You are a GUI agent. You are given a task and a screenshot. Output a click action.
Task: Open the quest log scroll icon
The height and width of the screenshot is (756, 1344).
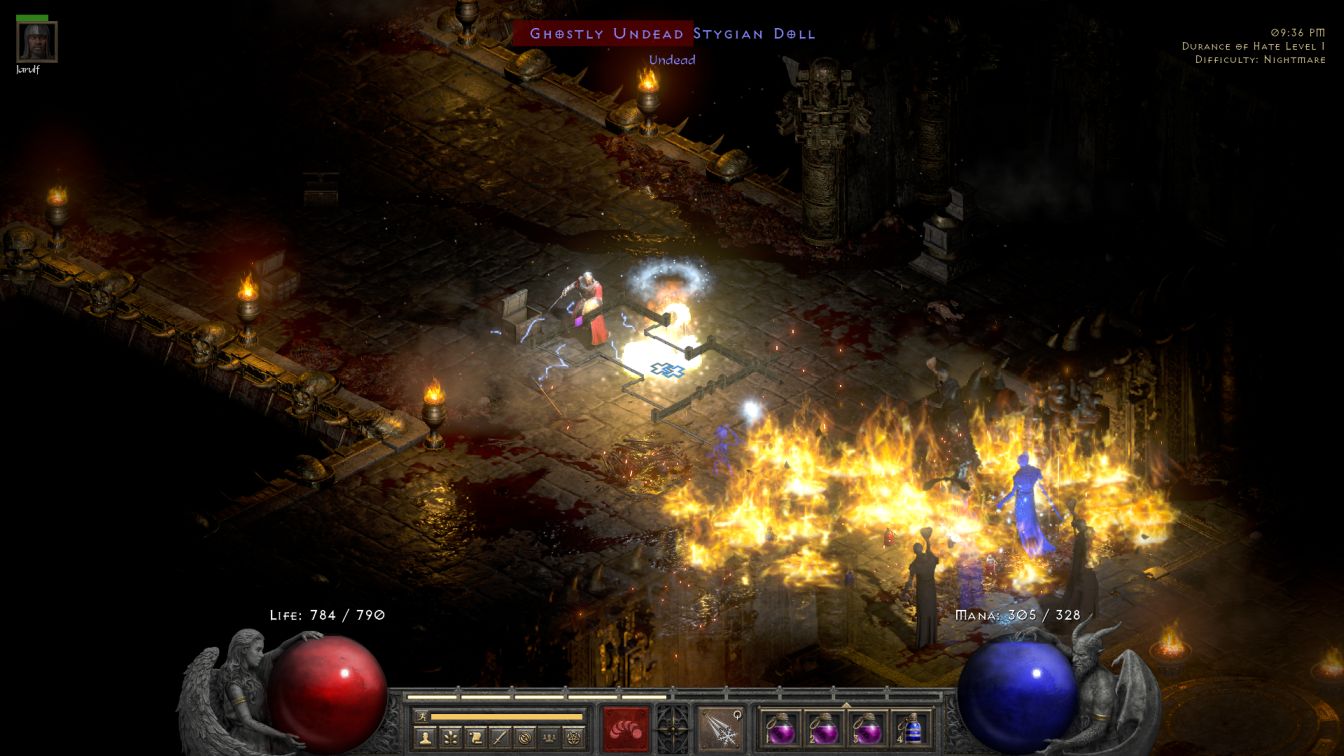(x=476, y=737)
